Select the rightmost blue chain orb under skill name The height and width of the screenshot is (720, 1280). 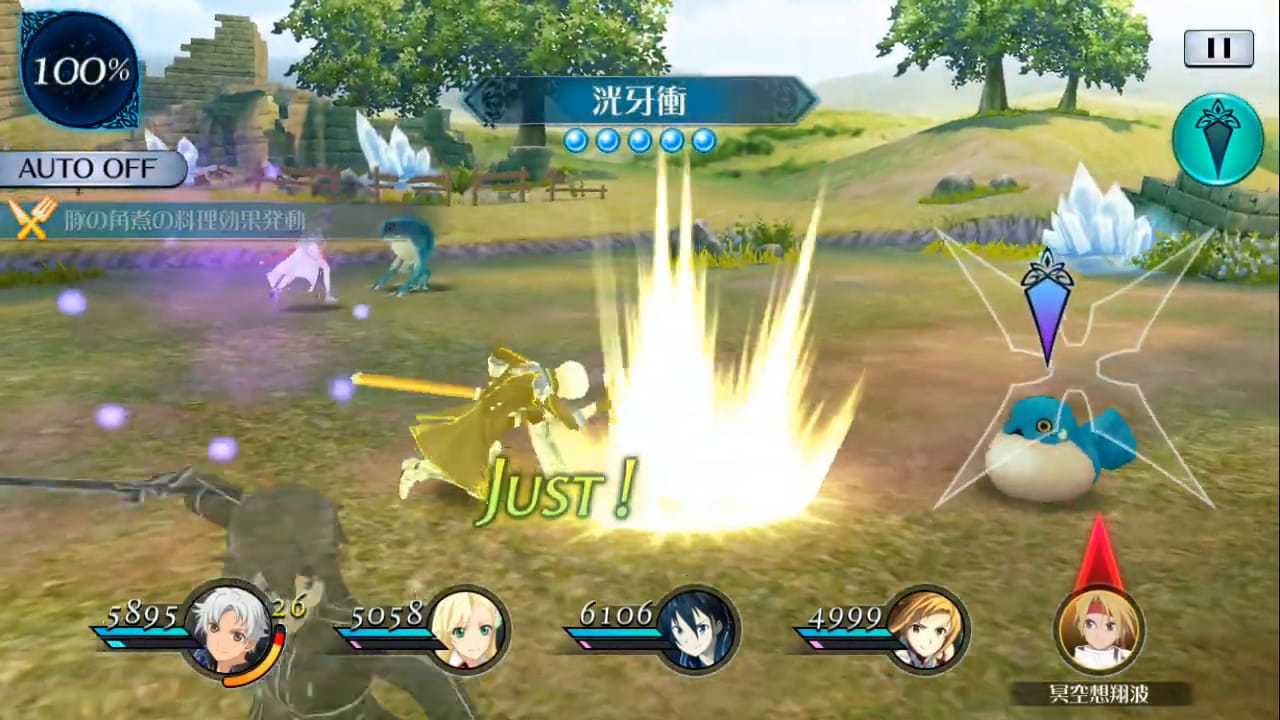tap(705, 141)
